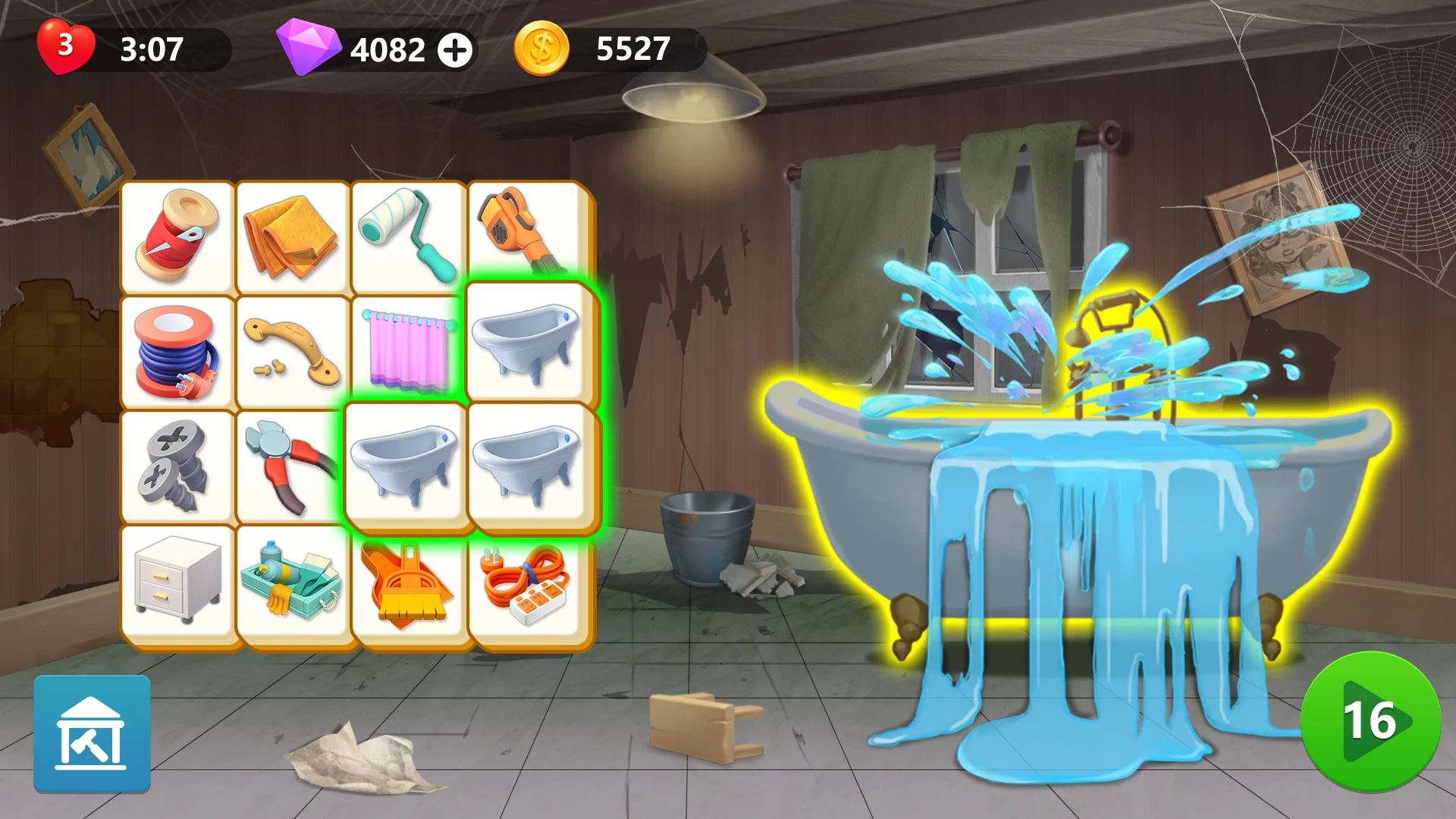Select the toolbox tile
This screenshot has width=1456, height=819.
click(x=295, y=584)
